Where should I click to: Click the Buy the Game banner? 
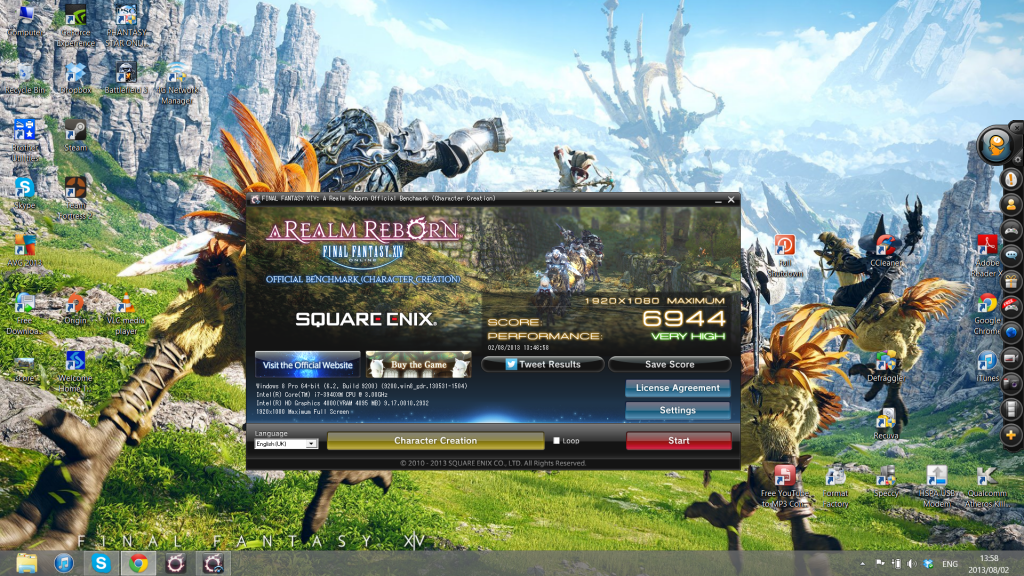click(418, 365)
